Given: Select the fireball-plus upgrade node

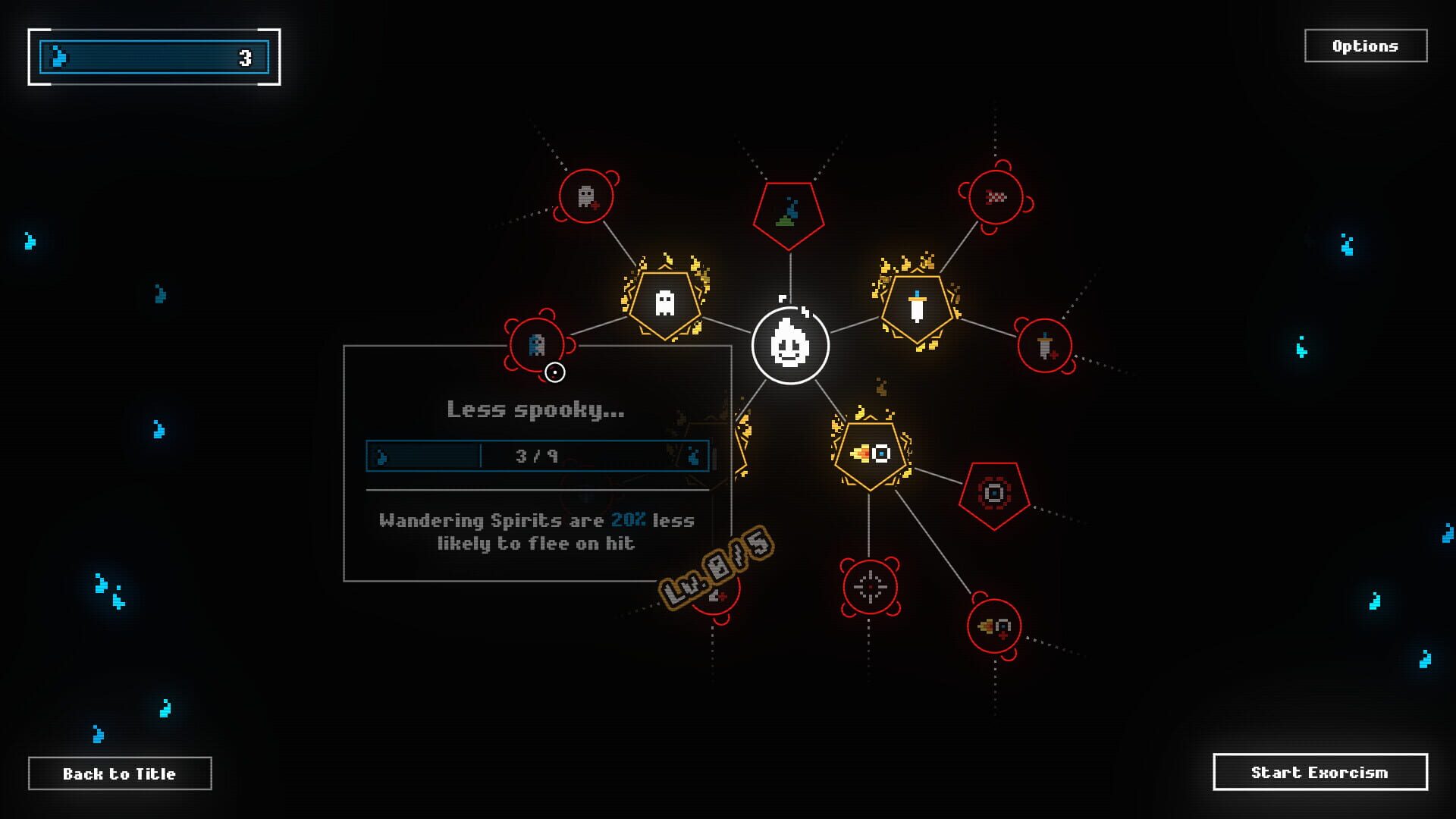Looking at the screenshot, I should [x=995, y=626].
